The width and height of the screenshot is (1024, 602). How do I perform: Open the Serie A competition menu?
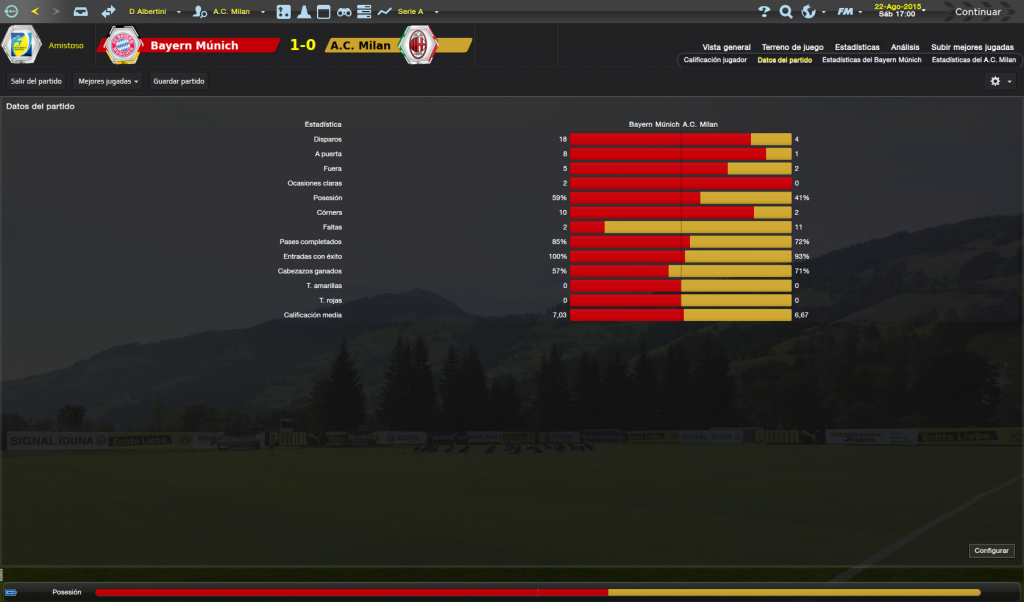coord(408,12)
